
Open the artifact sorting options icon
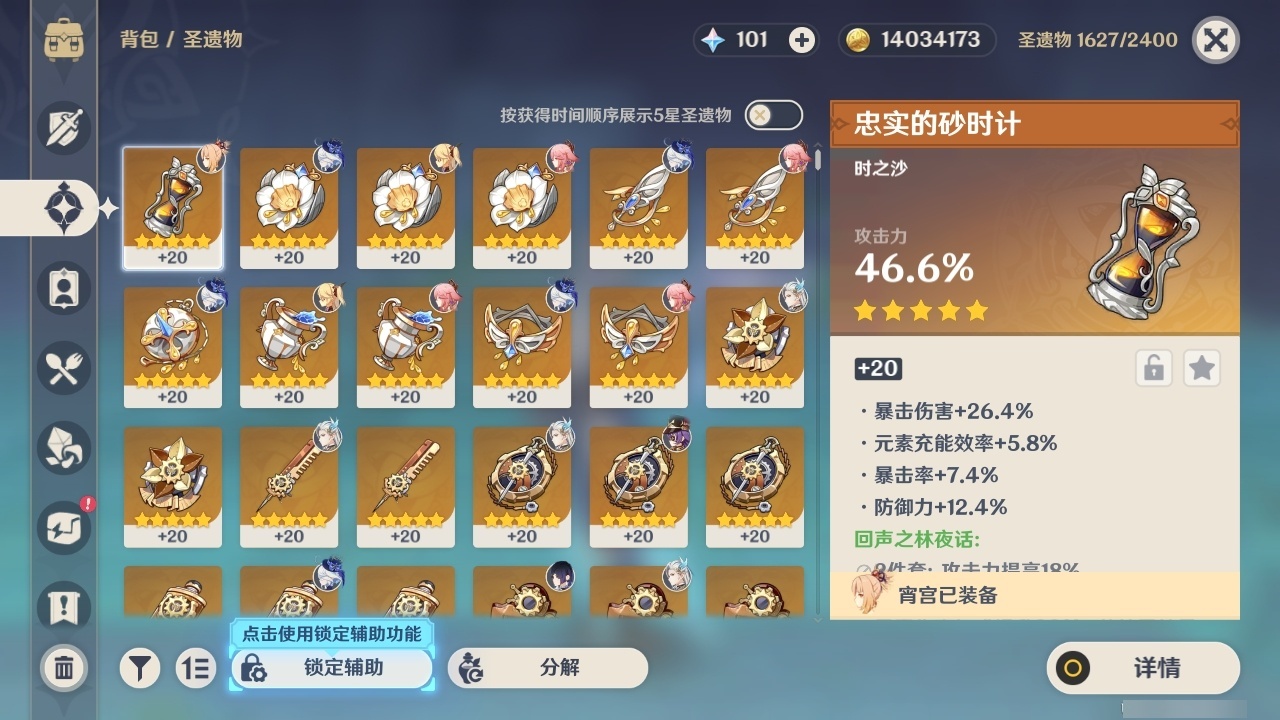click(196, 668)
